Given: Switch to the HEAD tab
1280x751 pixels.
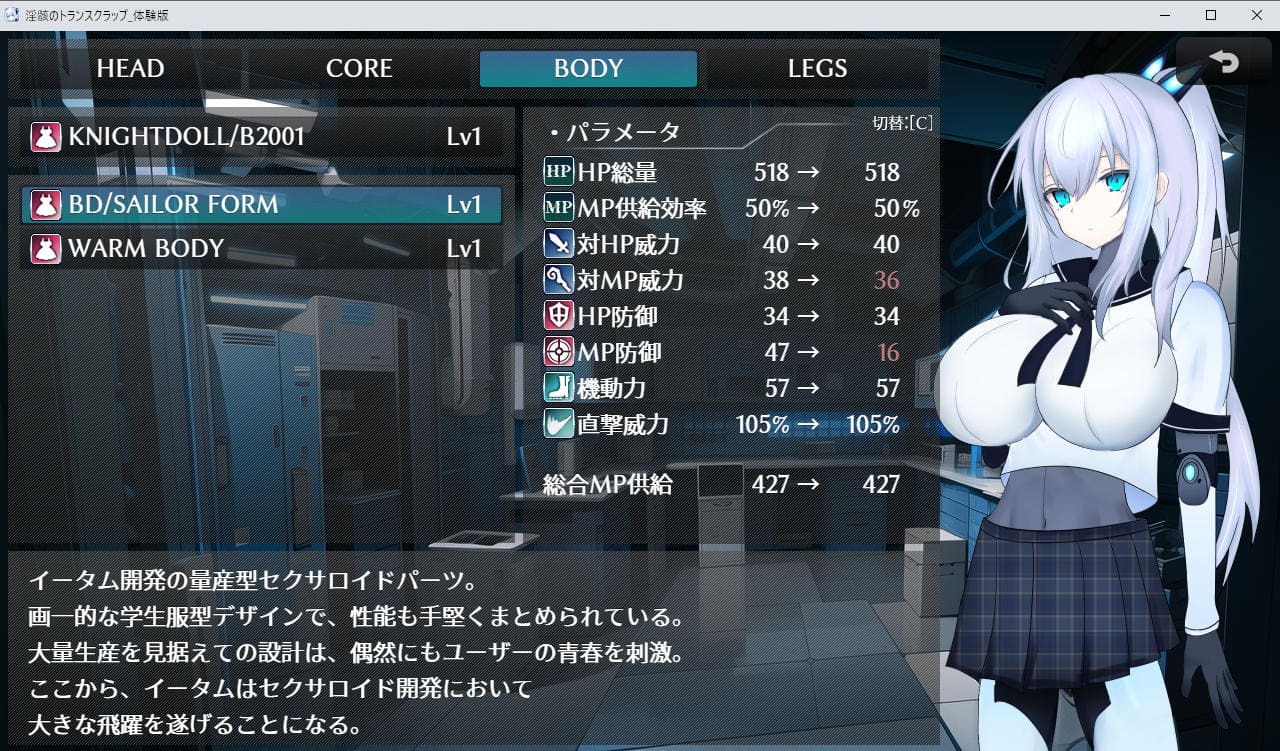Looking at the screenshot, I should (x=130, y=69).
